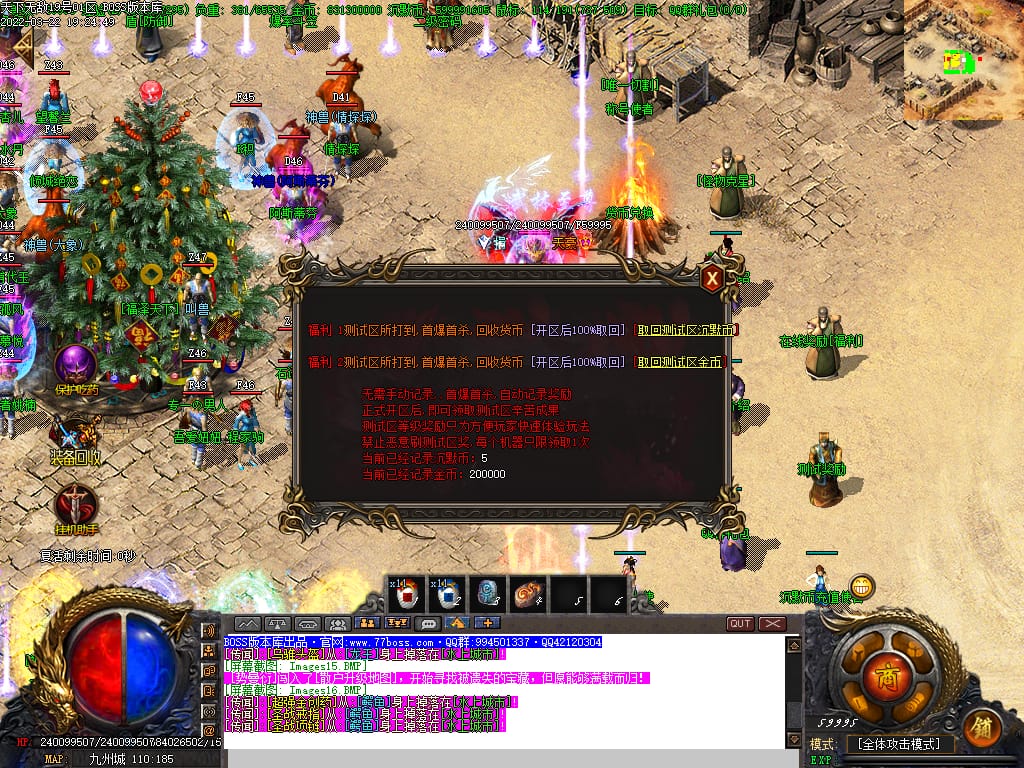Open the smiley emoji face button
The width and height of the screenshot is (1024, 768).
coord(861,587)
